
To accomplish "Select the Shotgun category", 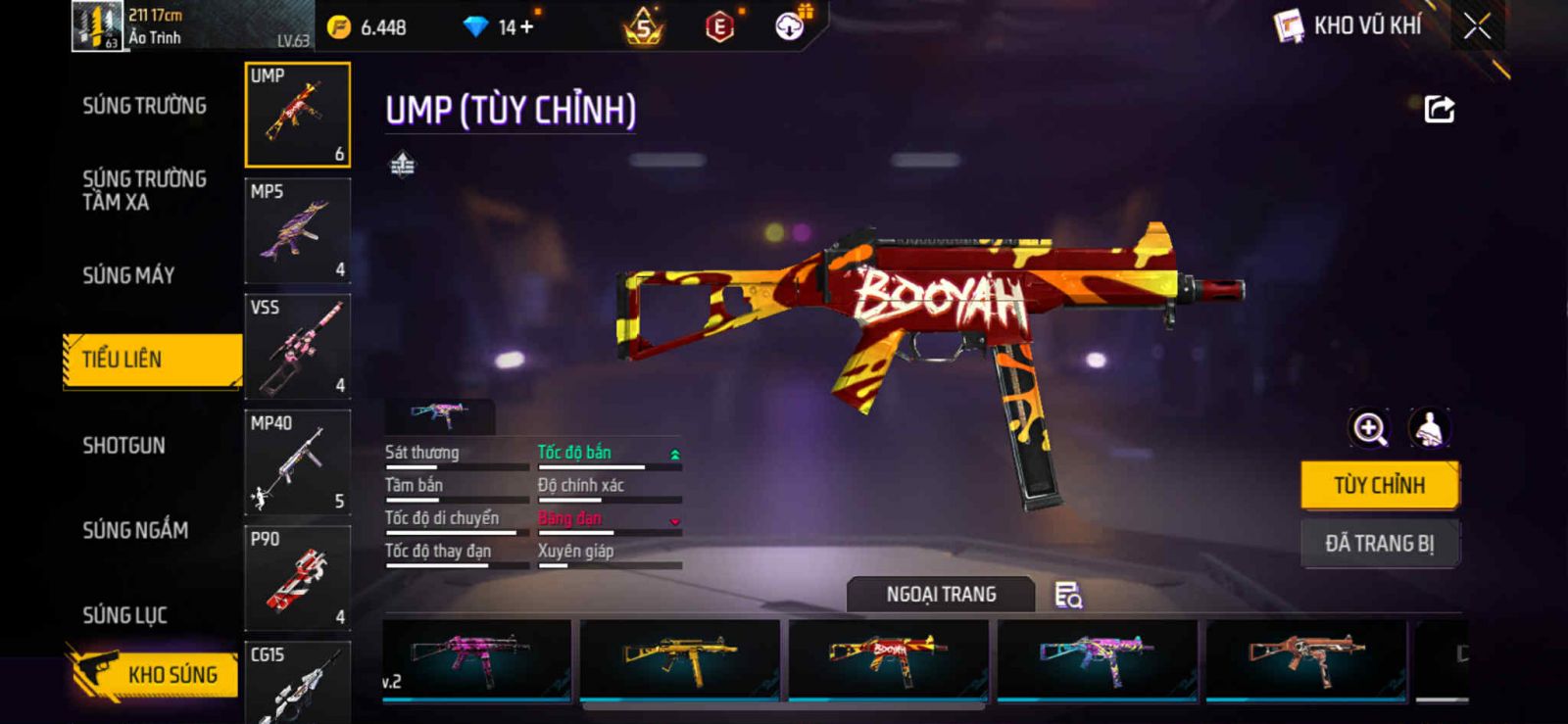I will [123, 446].
